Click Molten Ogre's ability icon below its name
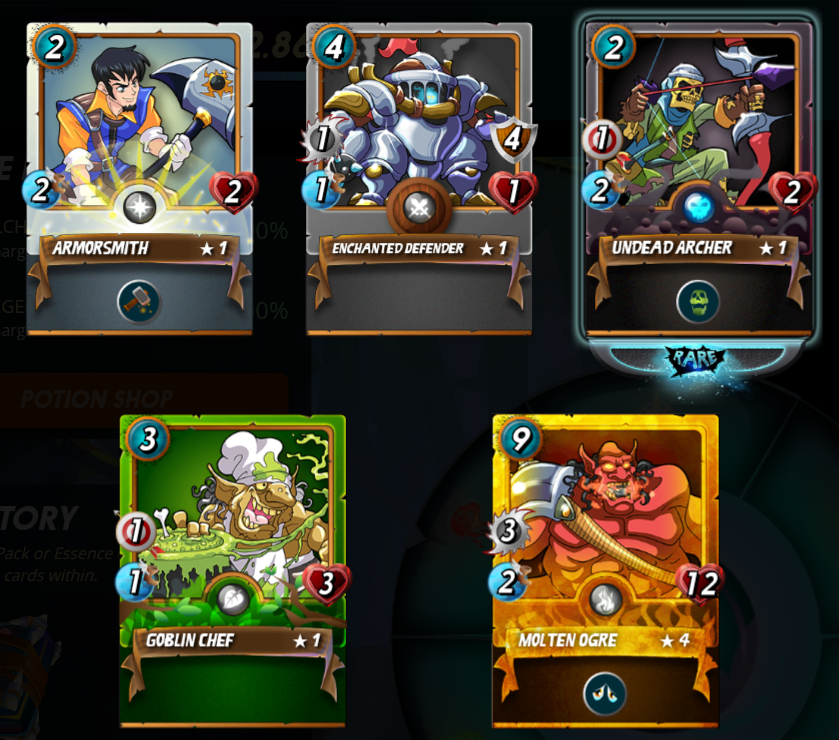Viewport: 839px width, 740px height. click(604, 693)
